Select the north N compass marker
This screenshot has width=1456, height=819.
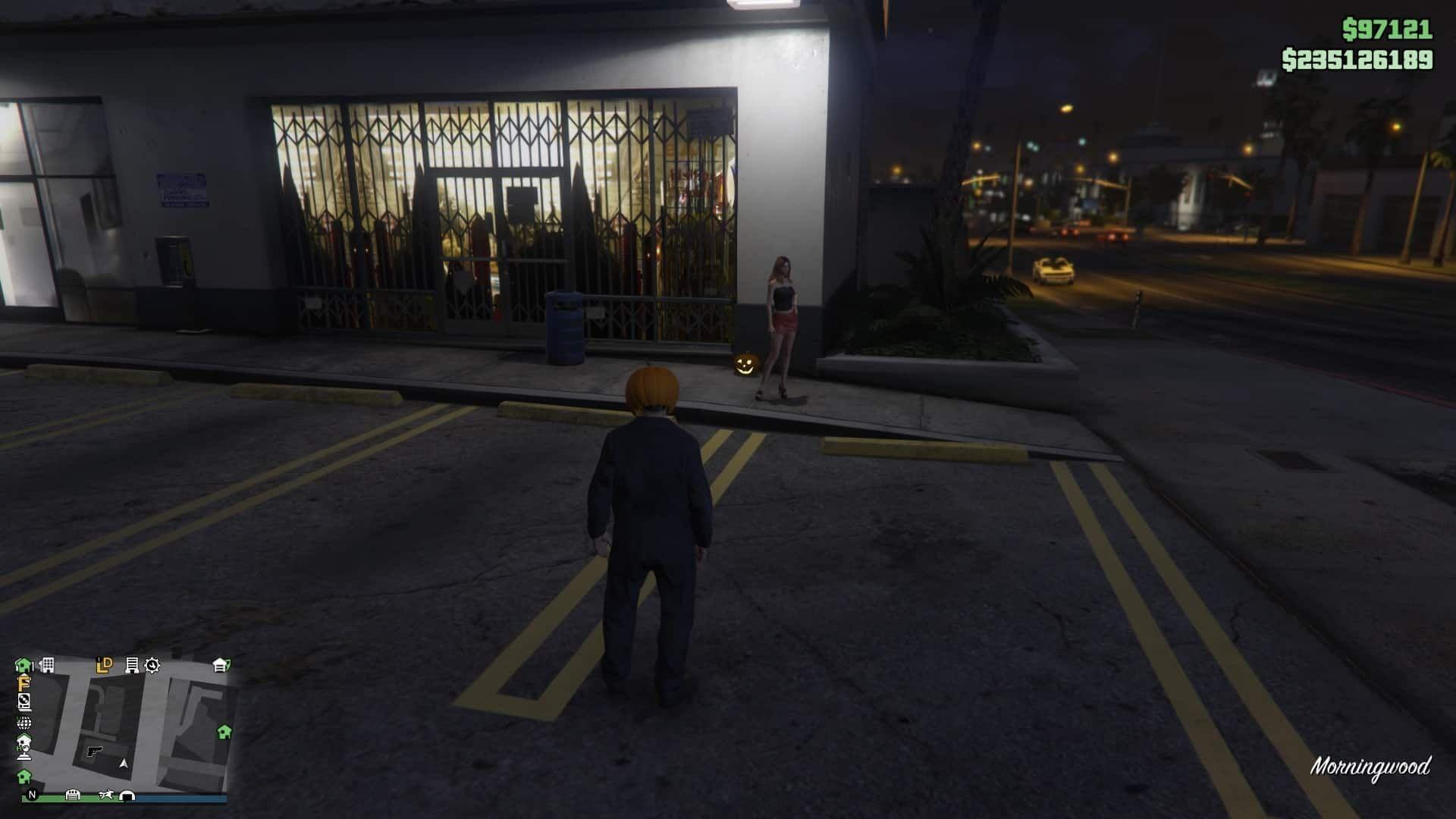coord(32,795)
